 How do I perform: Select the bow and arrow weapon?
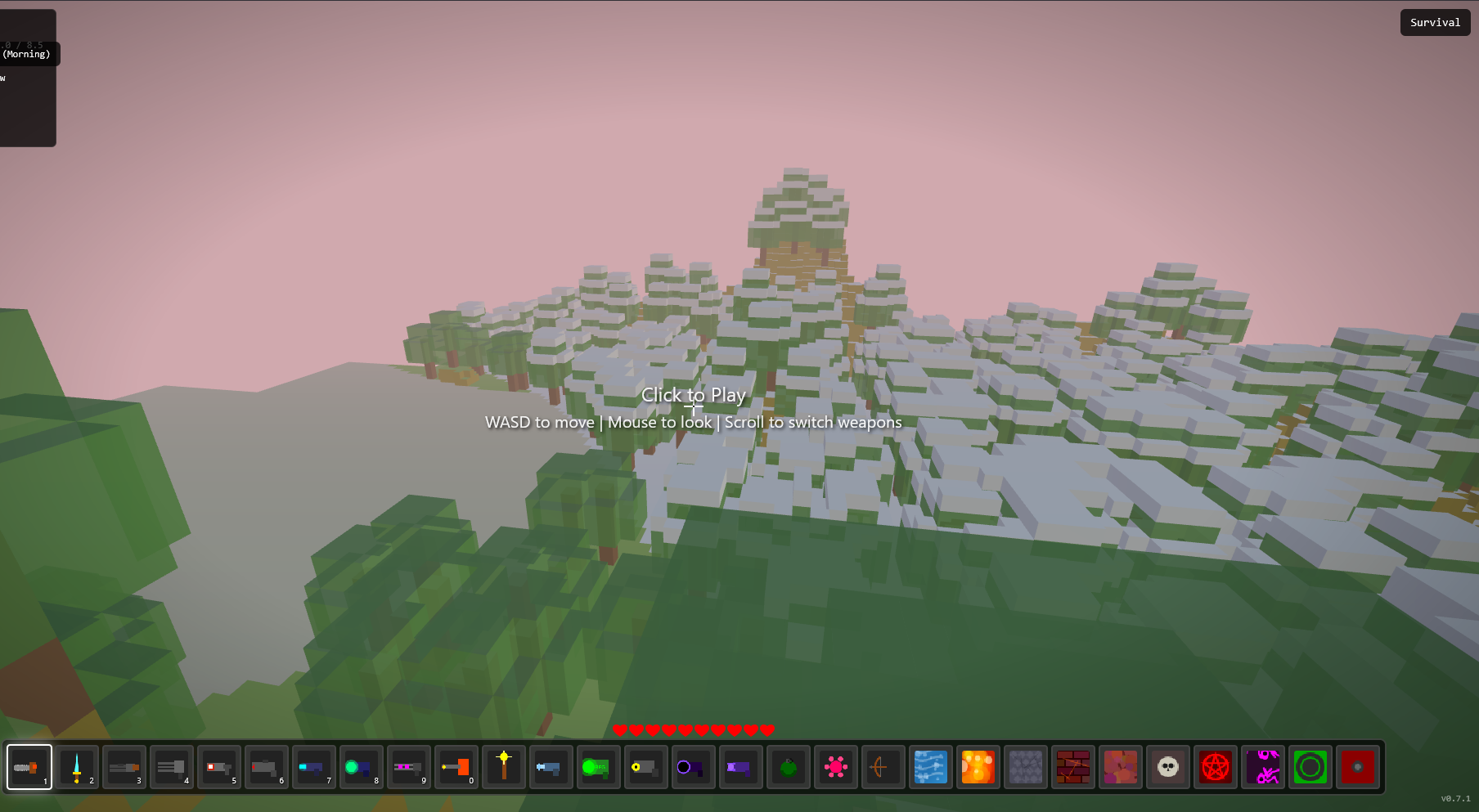pos(883,766)
